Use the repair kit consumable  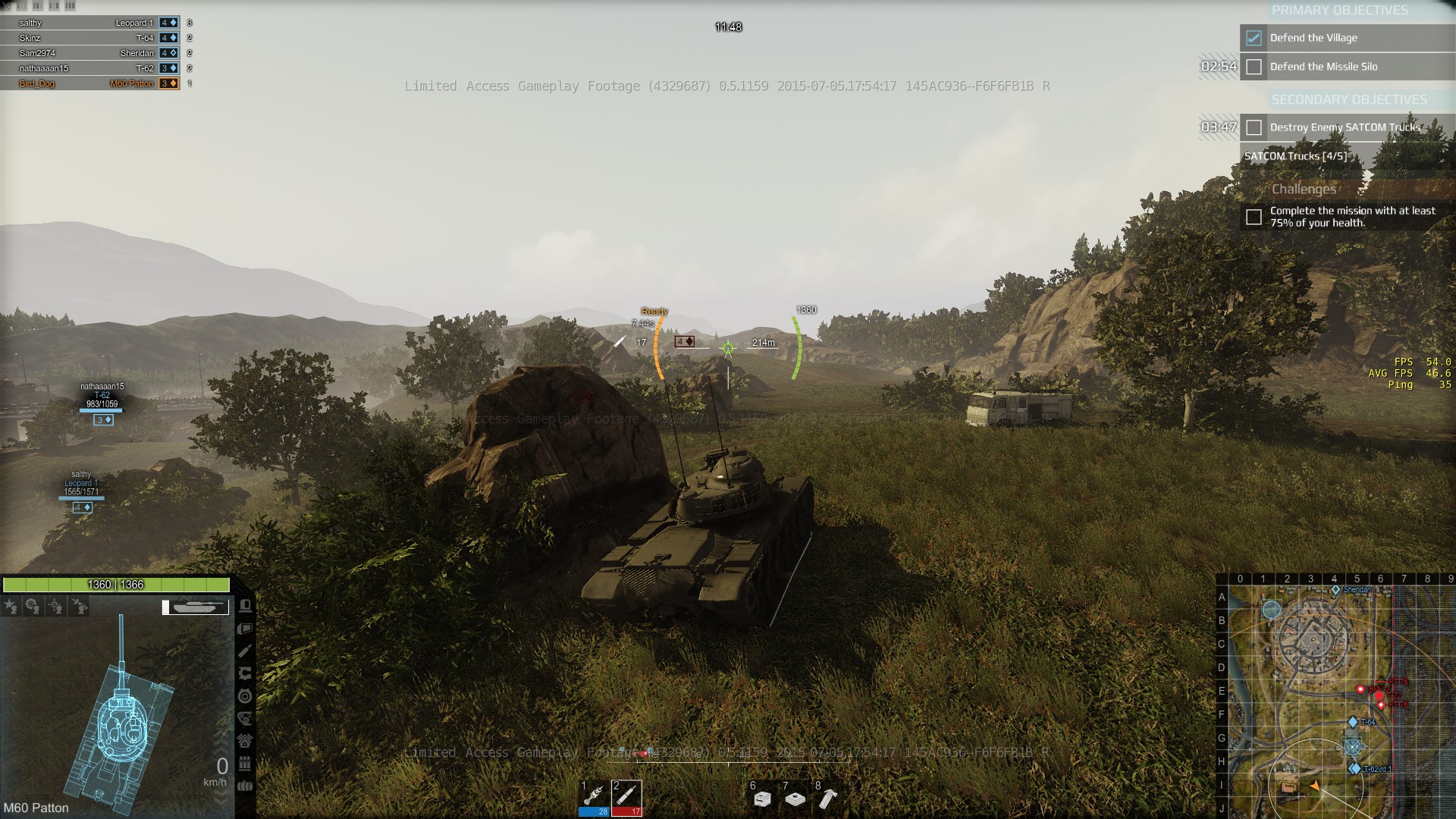(x=762, y=799)
